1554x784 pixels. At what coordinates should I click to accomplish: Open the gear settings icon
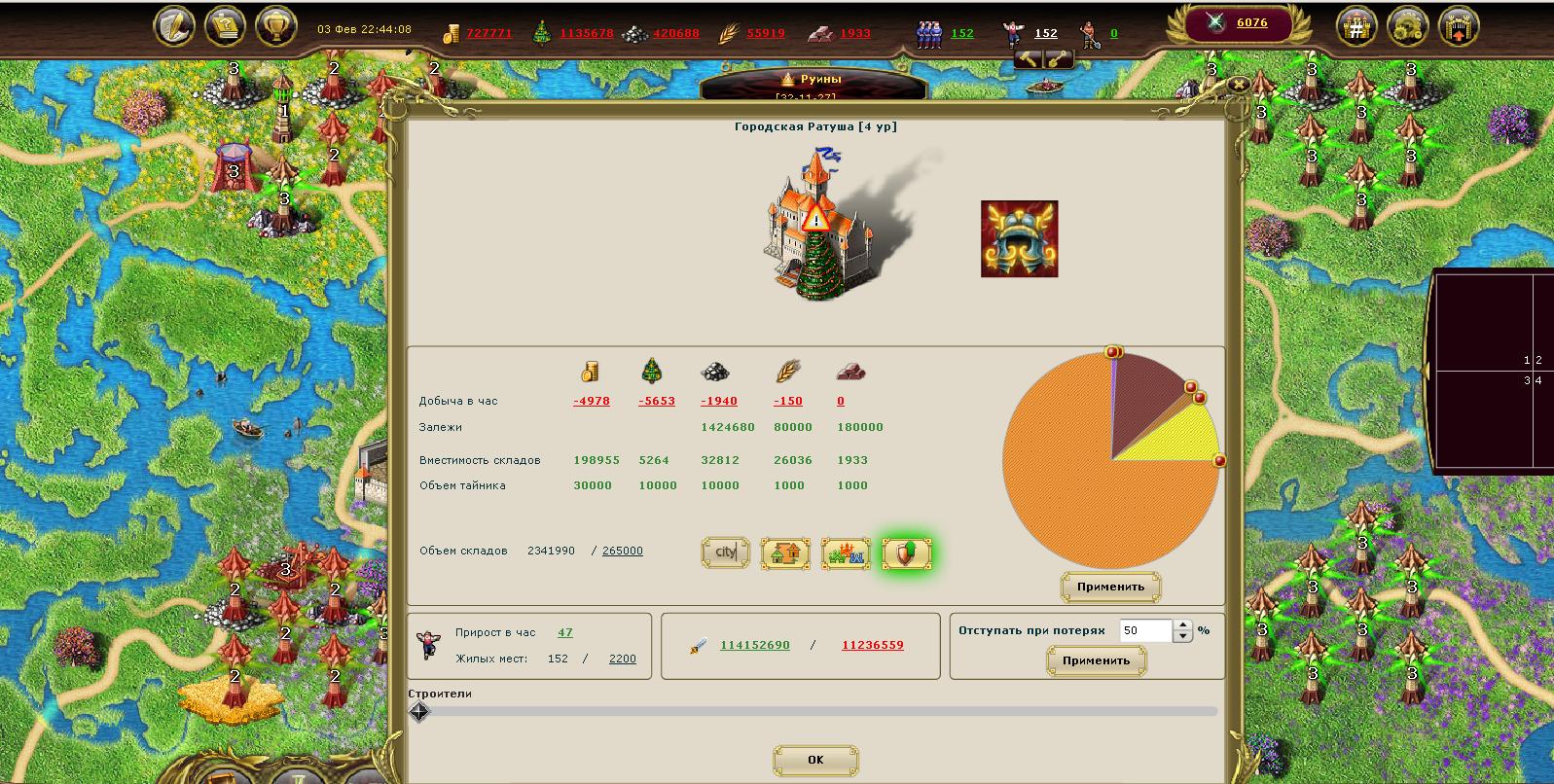tap(1407, 27)
